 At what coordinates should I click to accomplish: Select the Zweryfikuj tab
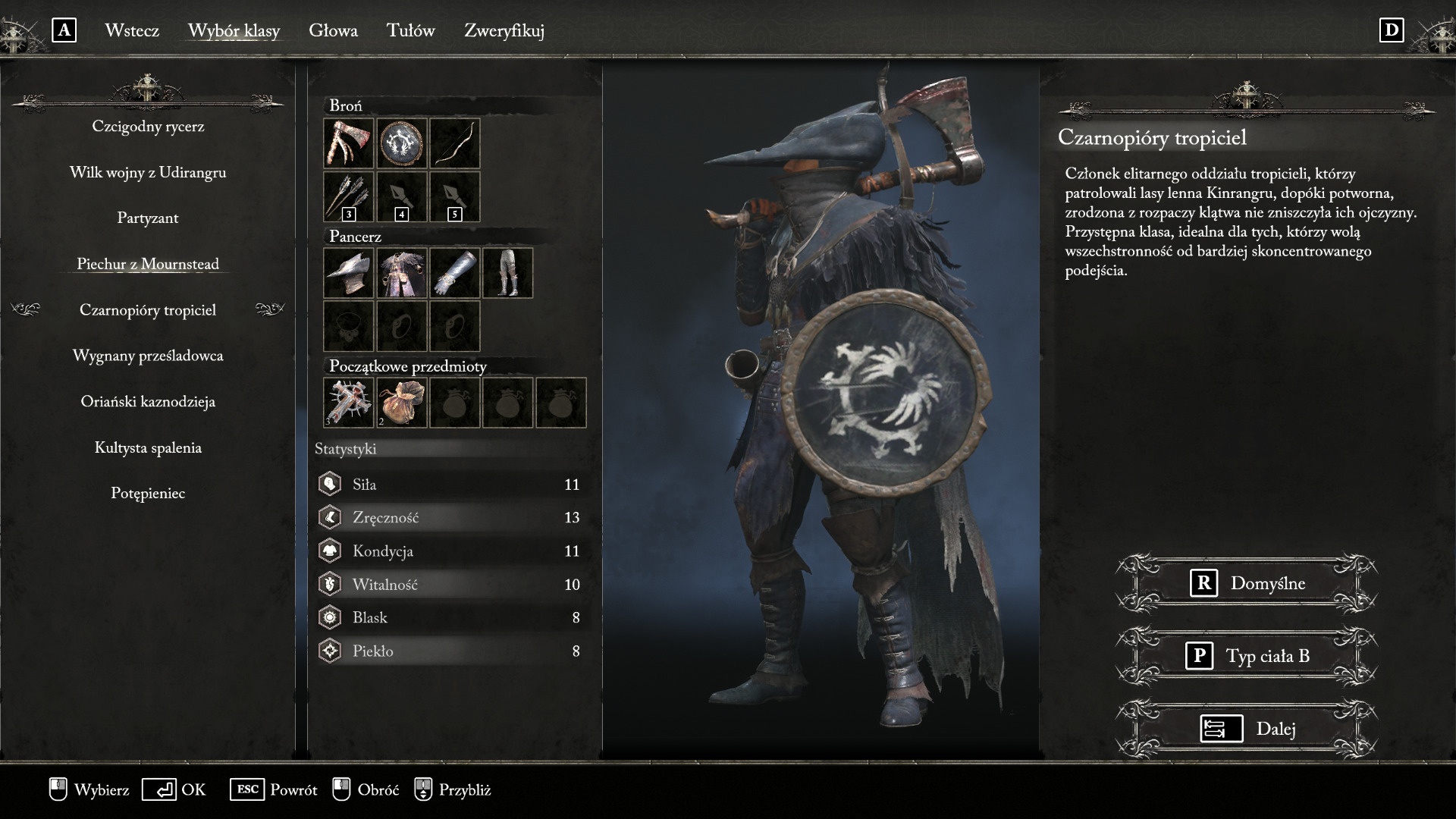click(504, 30)
